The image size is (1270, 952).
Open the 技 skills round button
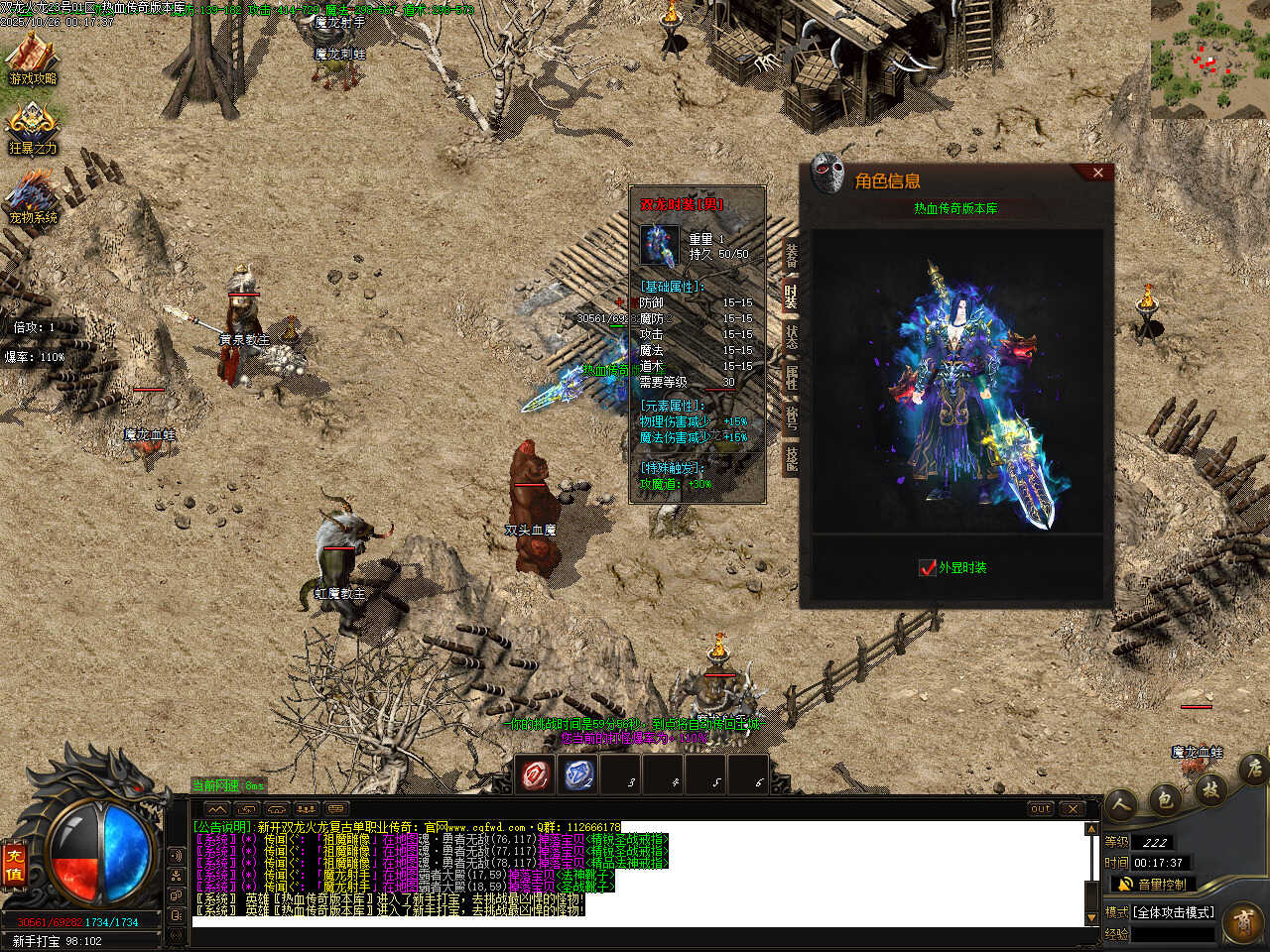pyautogui.click(x=1210, y=789)
